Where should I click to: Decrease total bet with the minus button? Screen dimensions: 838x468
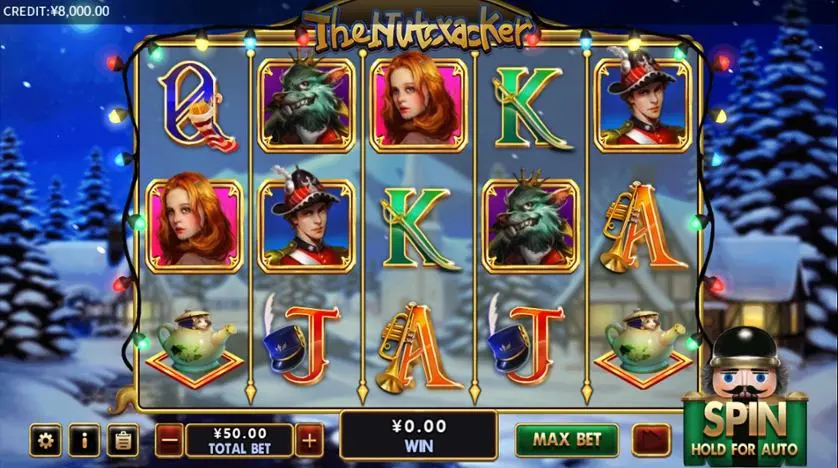pos(170,439)
